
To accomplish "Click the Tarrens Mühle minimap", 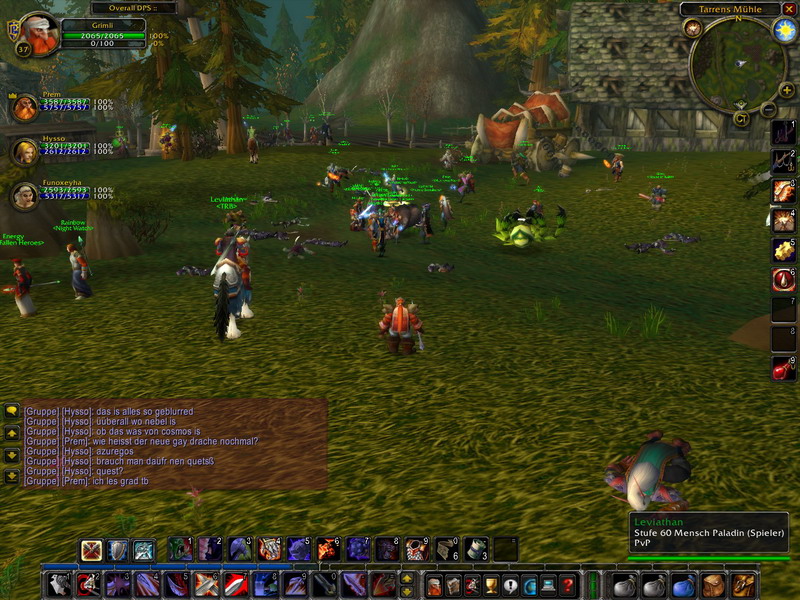I will pos(735,62).
